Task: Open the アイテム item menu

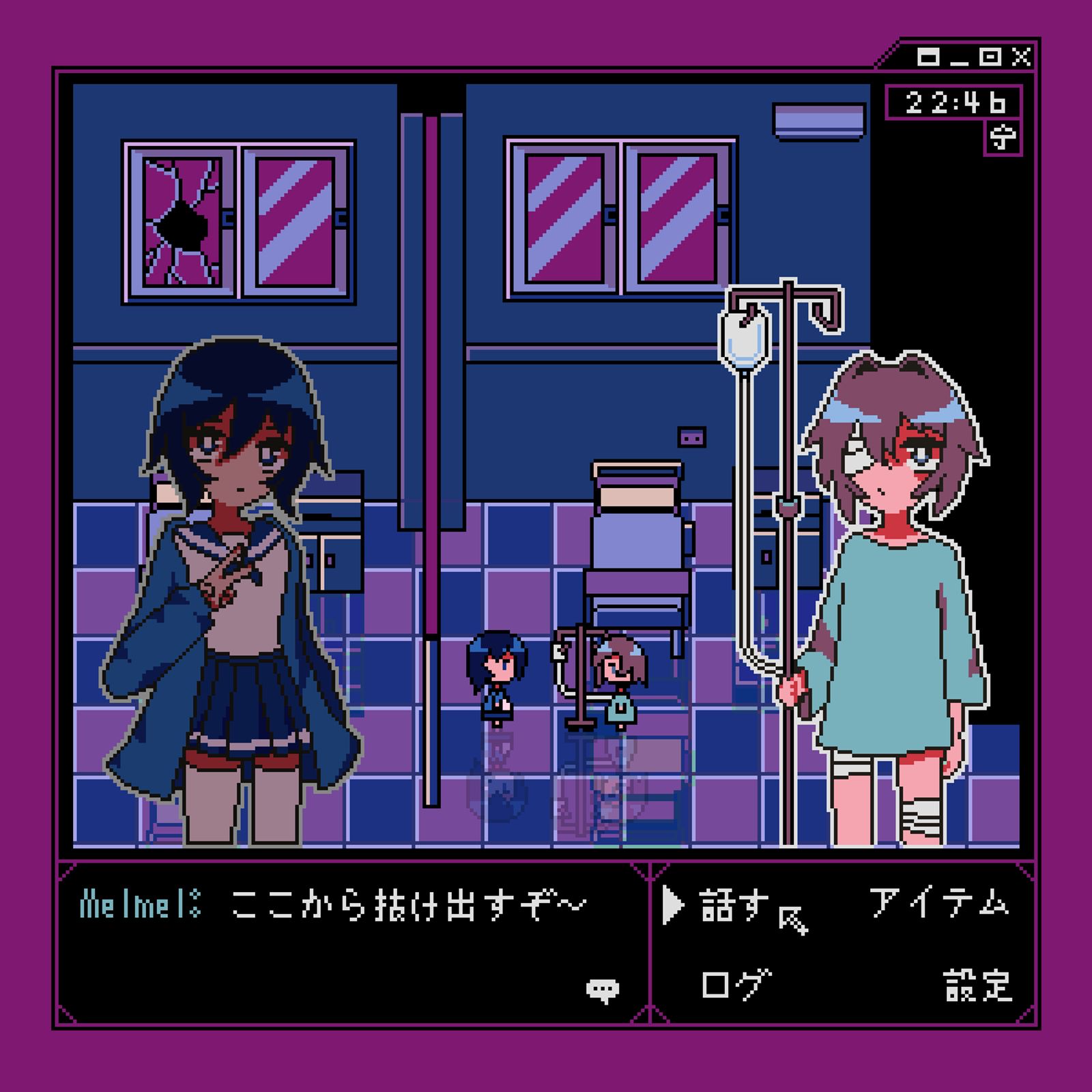Action: 939,903
